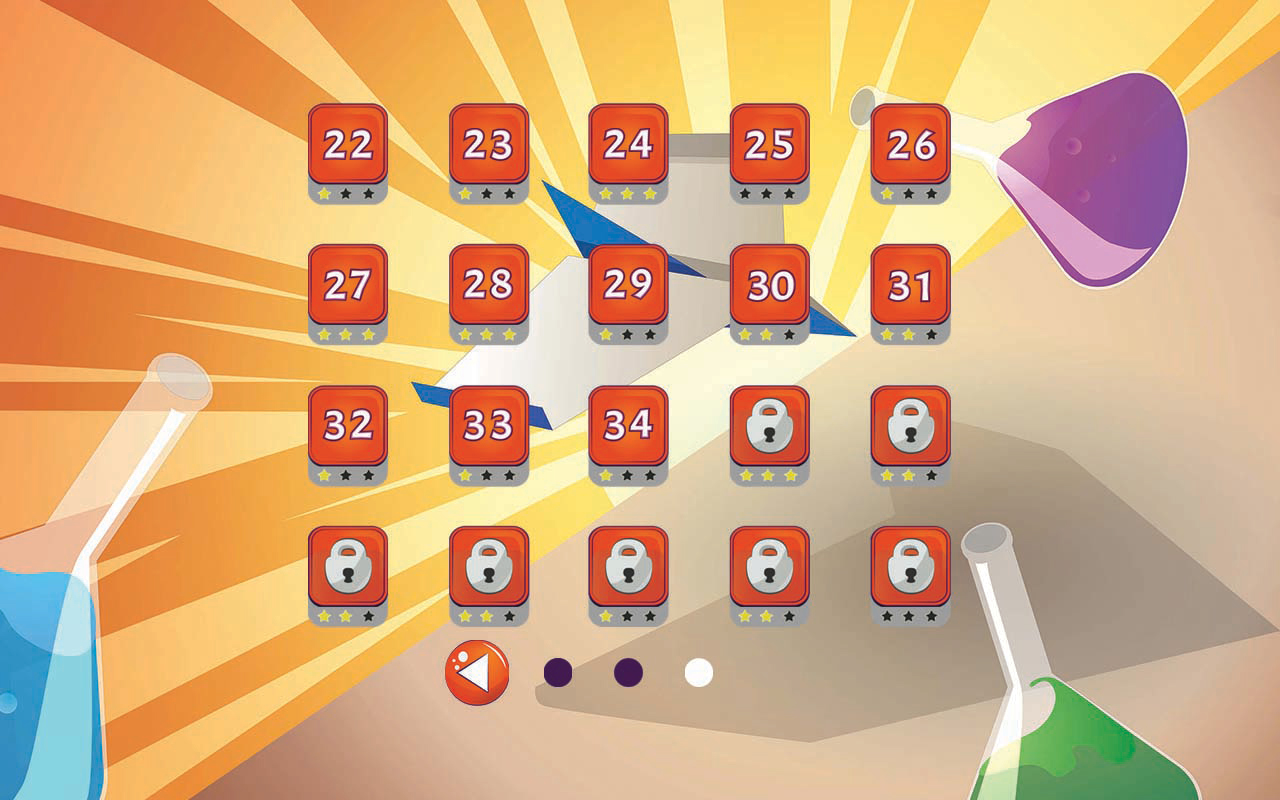Screen dimensions: 1280x800
Task: Select level 27
Action: (346, 287)
